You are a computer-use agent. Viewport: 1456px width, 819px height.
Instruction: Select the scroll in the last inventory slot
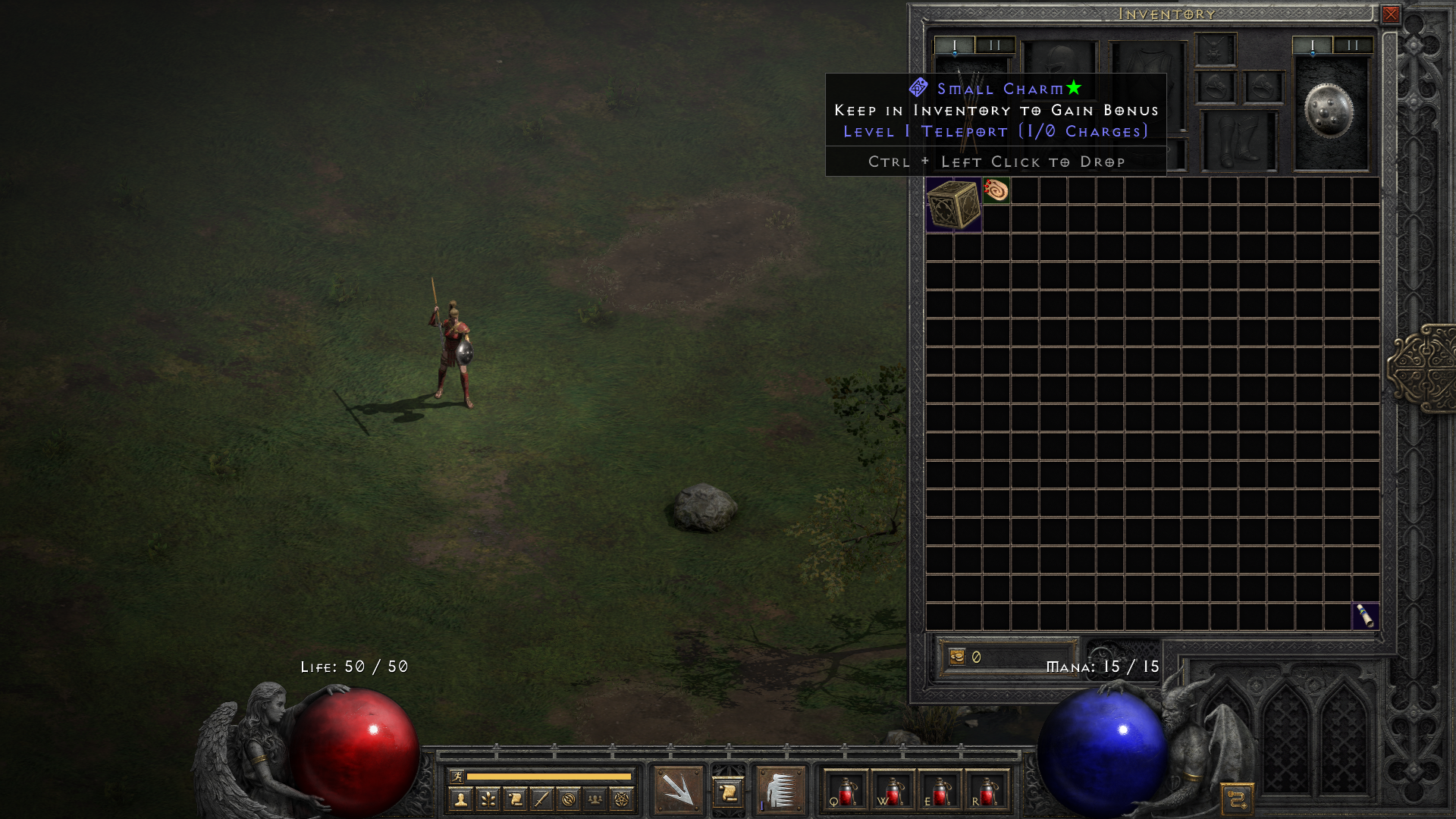tap(1365, 615)
